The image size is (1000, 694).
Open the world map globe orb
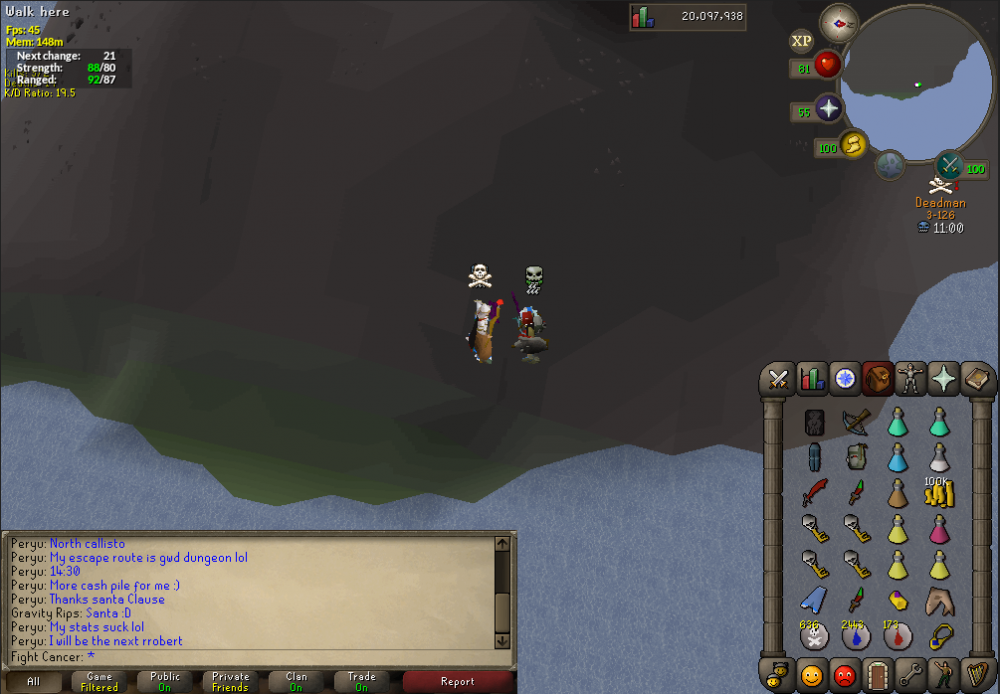(x=890, y=165)
